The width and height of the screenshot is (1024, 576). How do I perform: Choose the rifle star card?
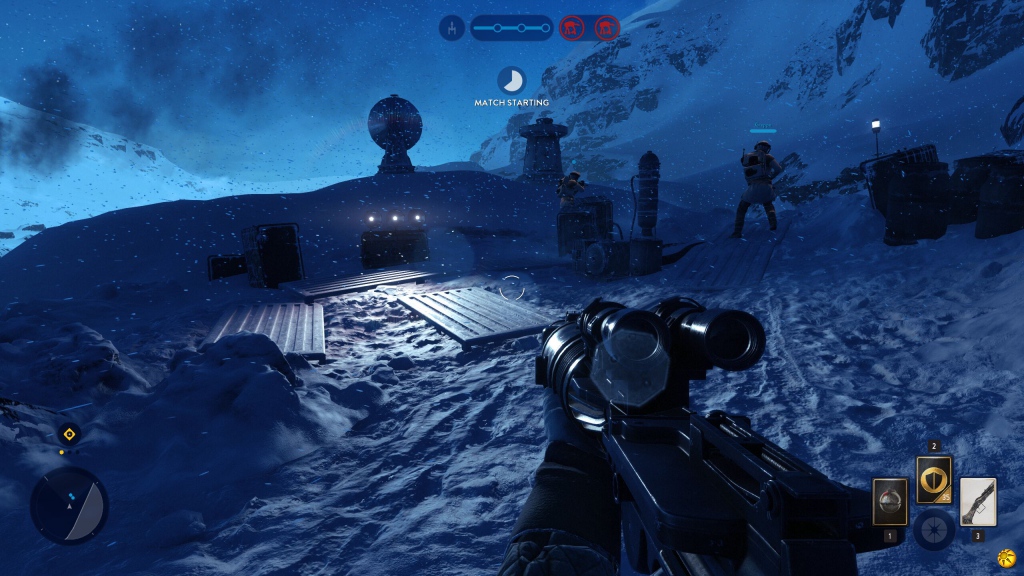[x=977, y=502]
